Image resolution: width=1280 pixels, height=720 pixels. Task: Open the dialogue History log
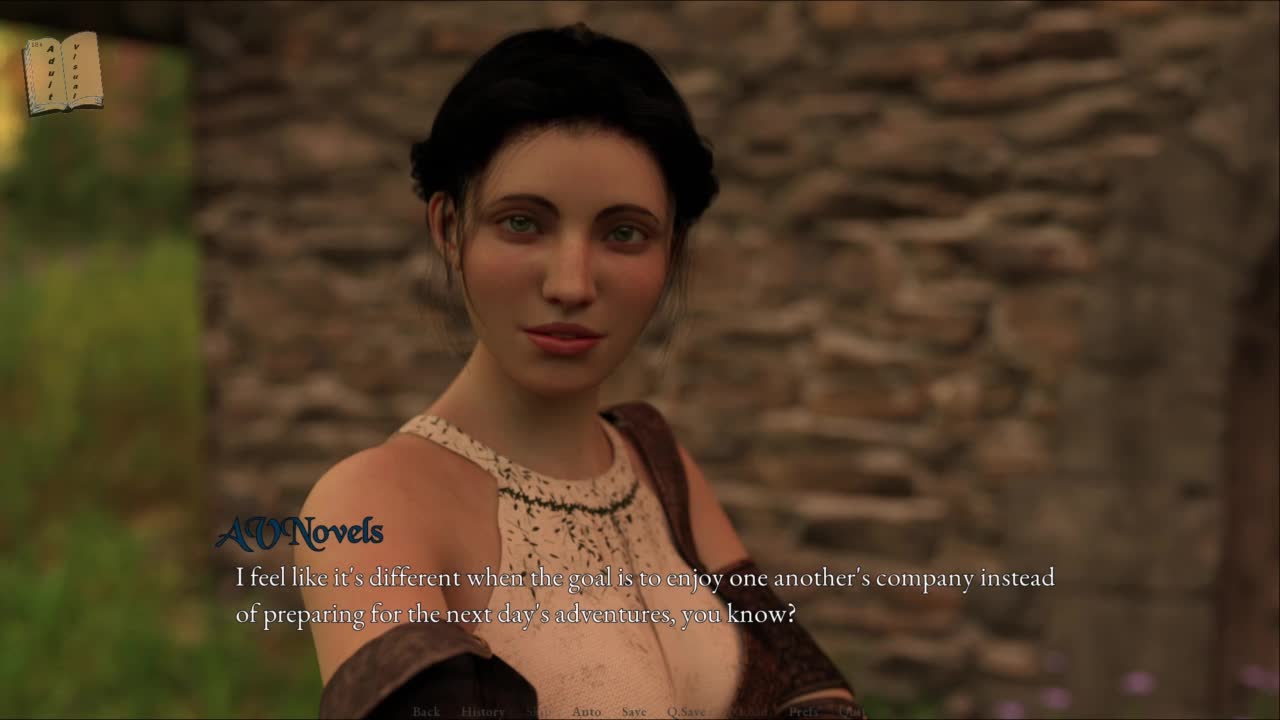coord(483,711)
